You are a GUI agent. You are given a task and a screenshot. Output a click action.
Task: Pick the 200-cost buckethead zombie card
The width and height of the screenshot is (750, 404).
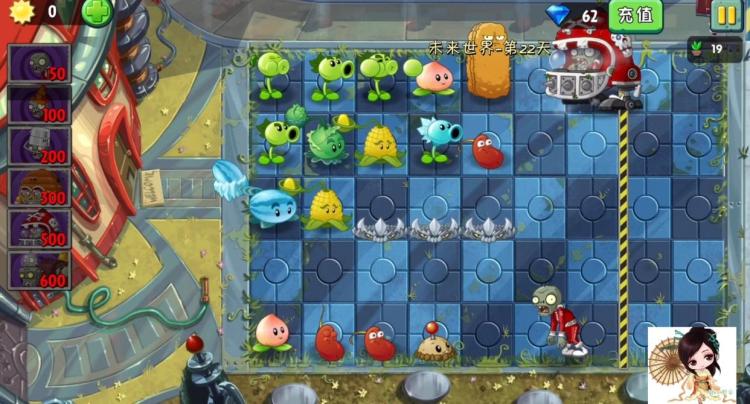(40, 146)
